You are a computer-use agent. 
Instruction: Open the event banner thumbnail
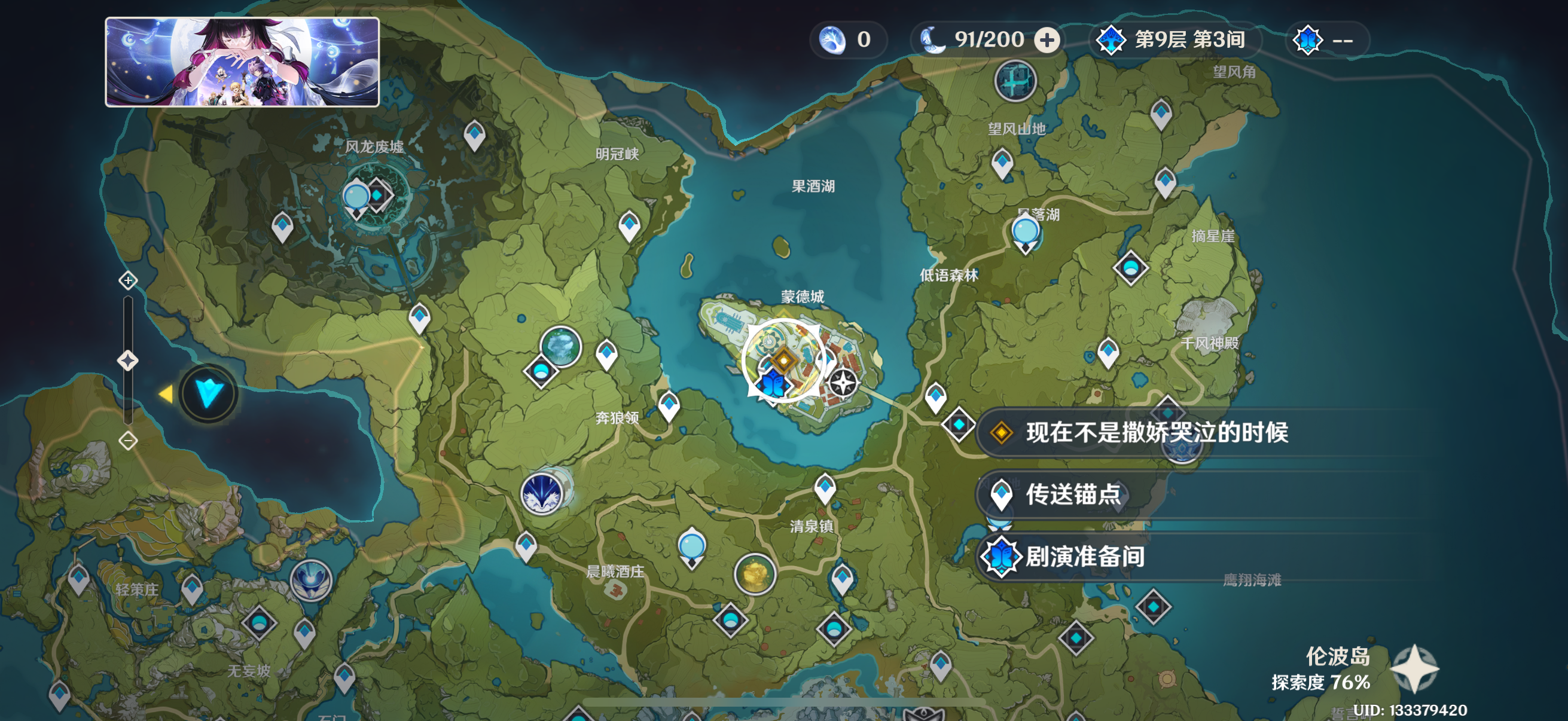click(x=242, y=62)
